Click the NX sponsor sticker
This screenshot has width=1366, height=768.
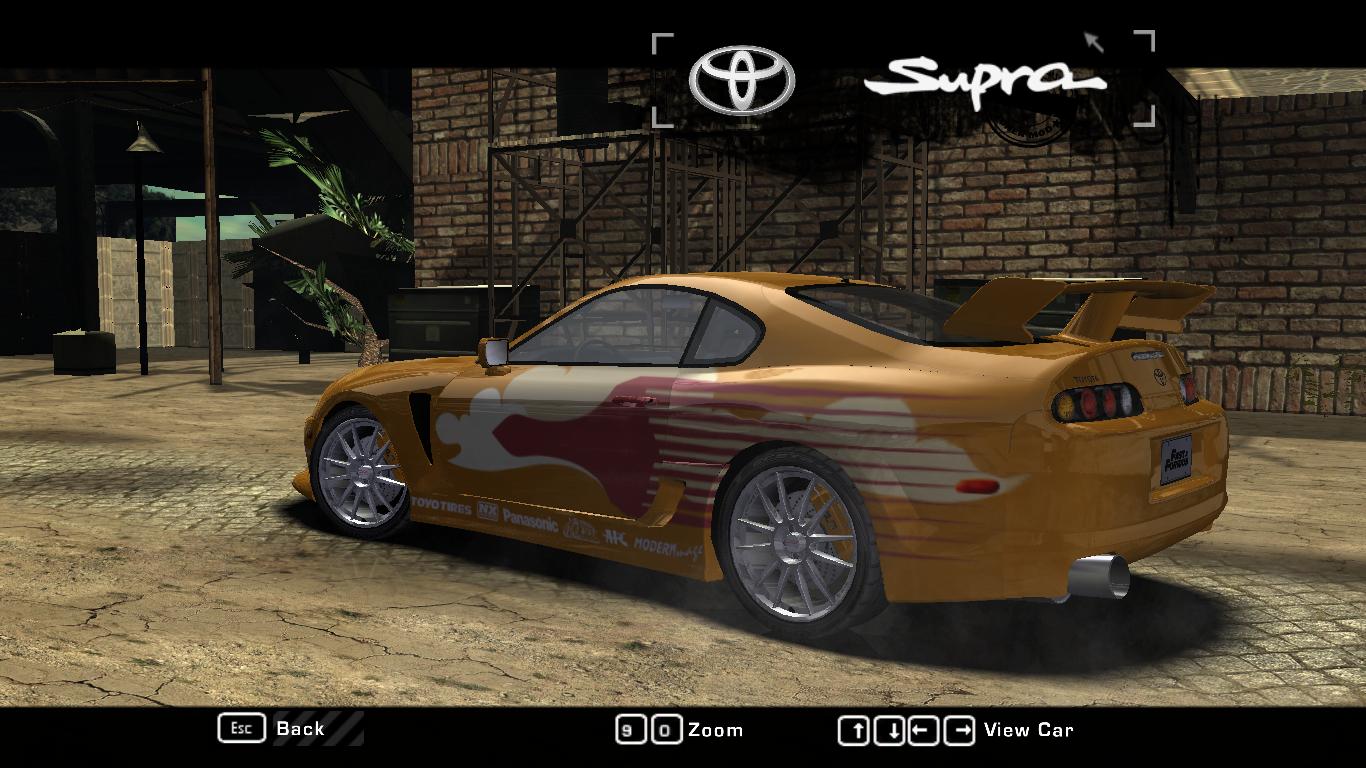pyautogui.click(x=487, y=510)
